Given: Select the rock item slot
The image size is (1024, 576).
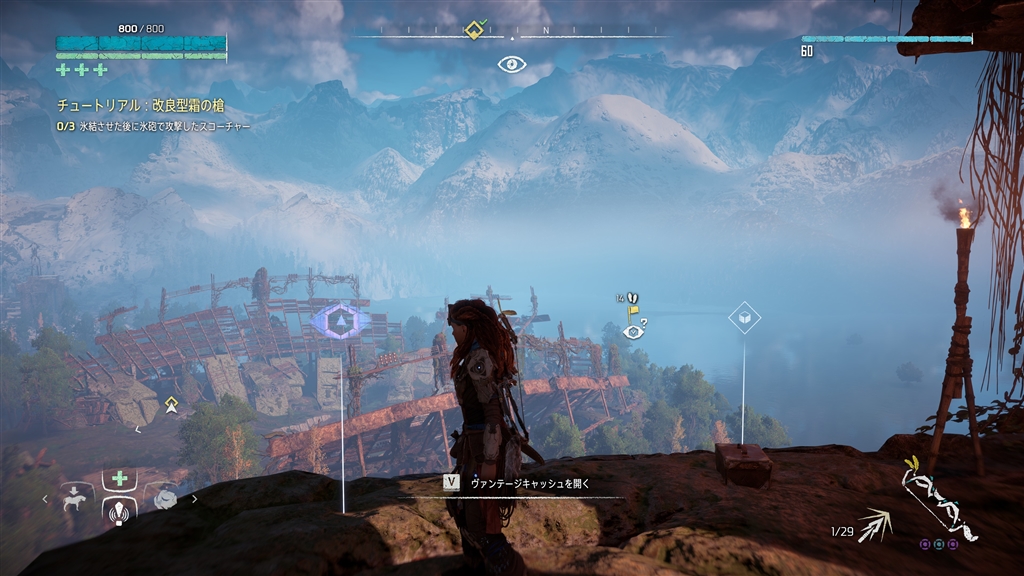Looking at the screenshot, I should pos(164,497).
